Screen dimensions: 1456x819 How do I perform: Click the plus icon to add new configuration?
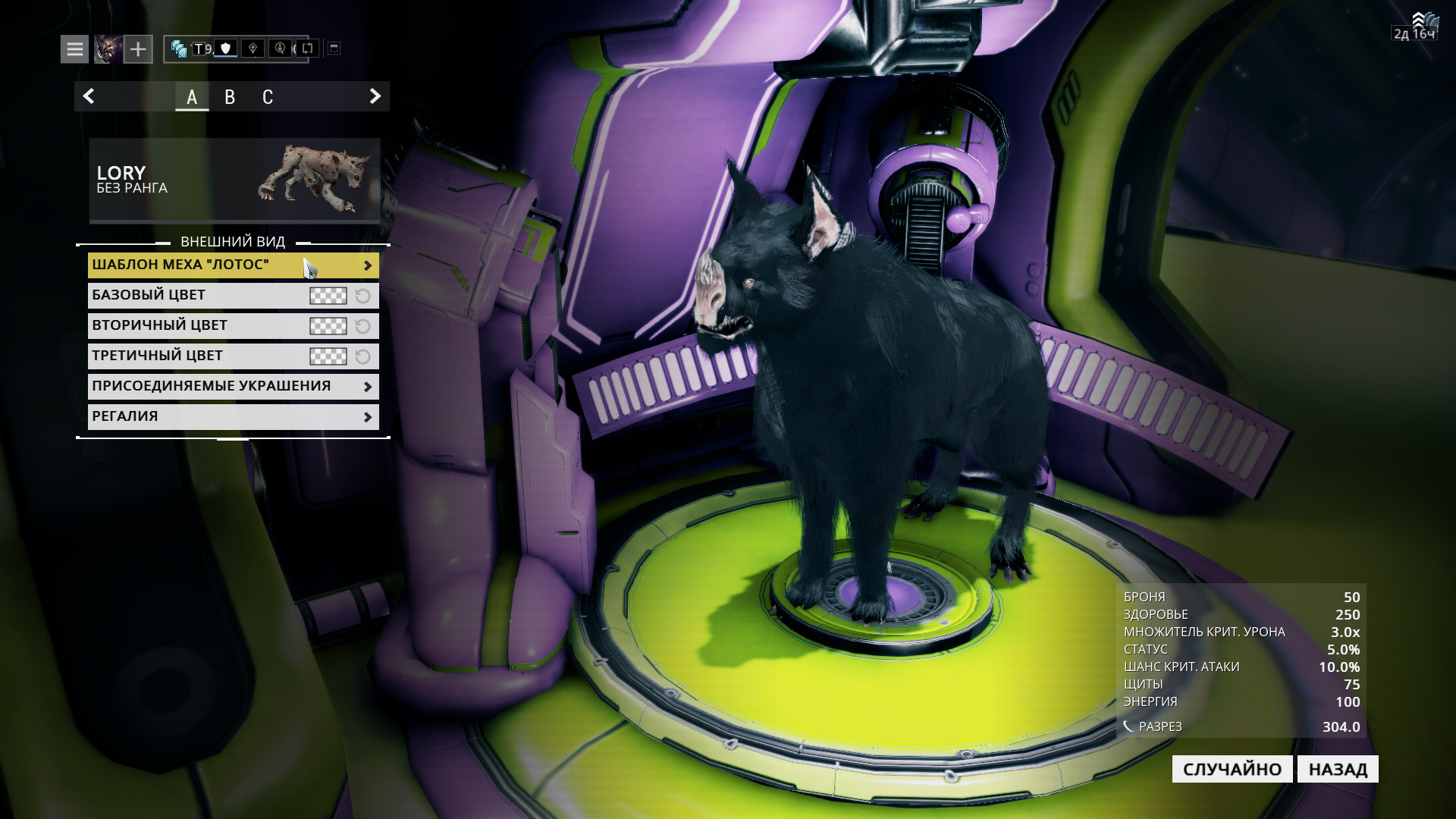(x=138, y=49)
